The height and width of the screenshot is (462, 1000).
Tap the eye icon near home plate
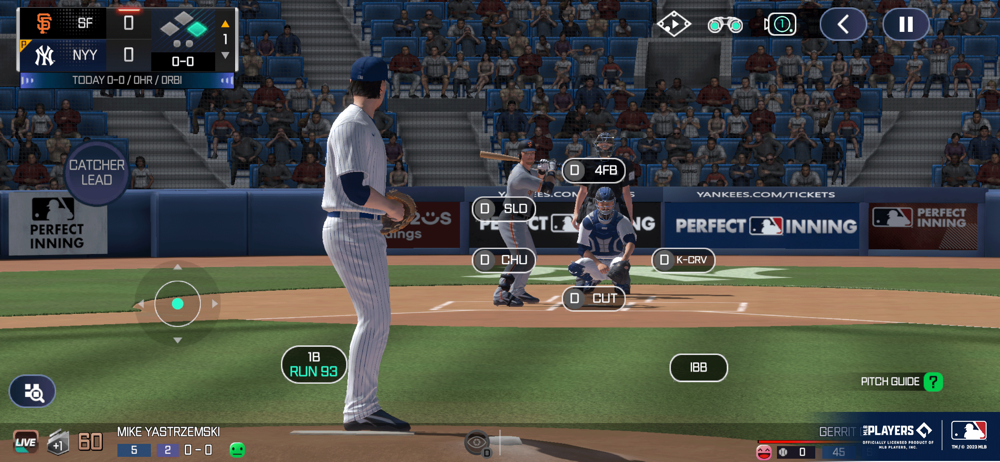(477, 440)
